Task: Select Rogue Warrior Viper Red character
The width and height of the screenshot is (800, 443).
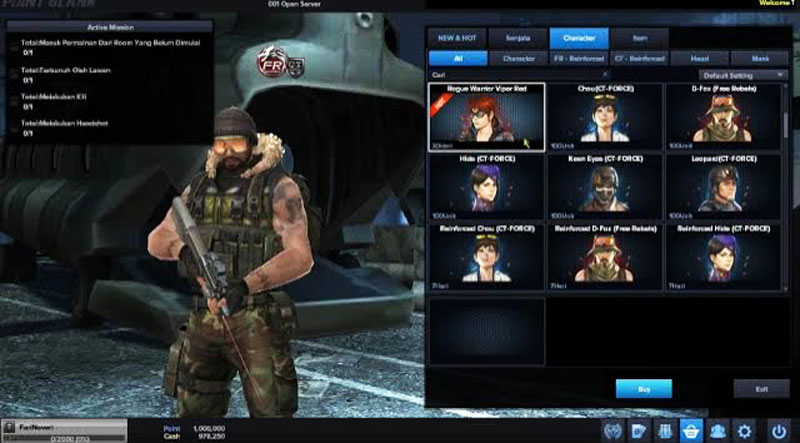Action: pos(487,116)
